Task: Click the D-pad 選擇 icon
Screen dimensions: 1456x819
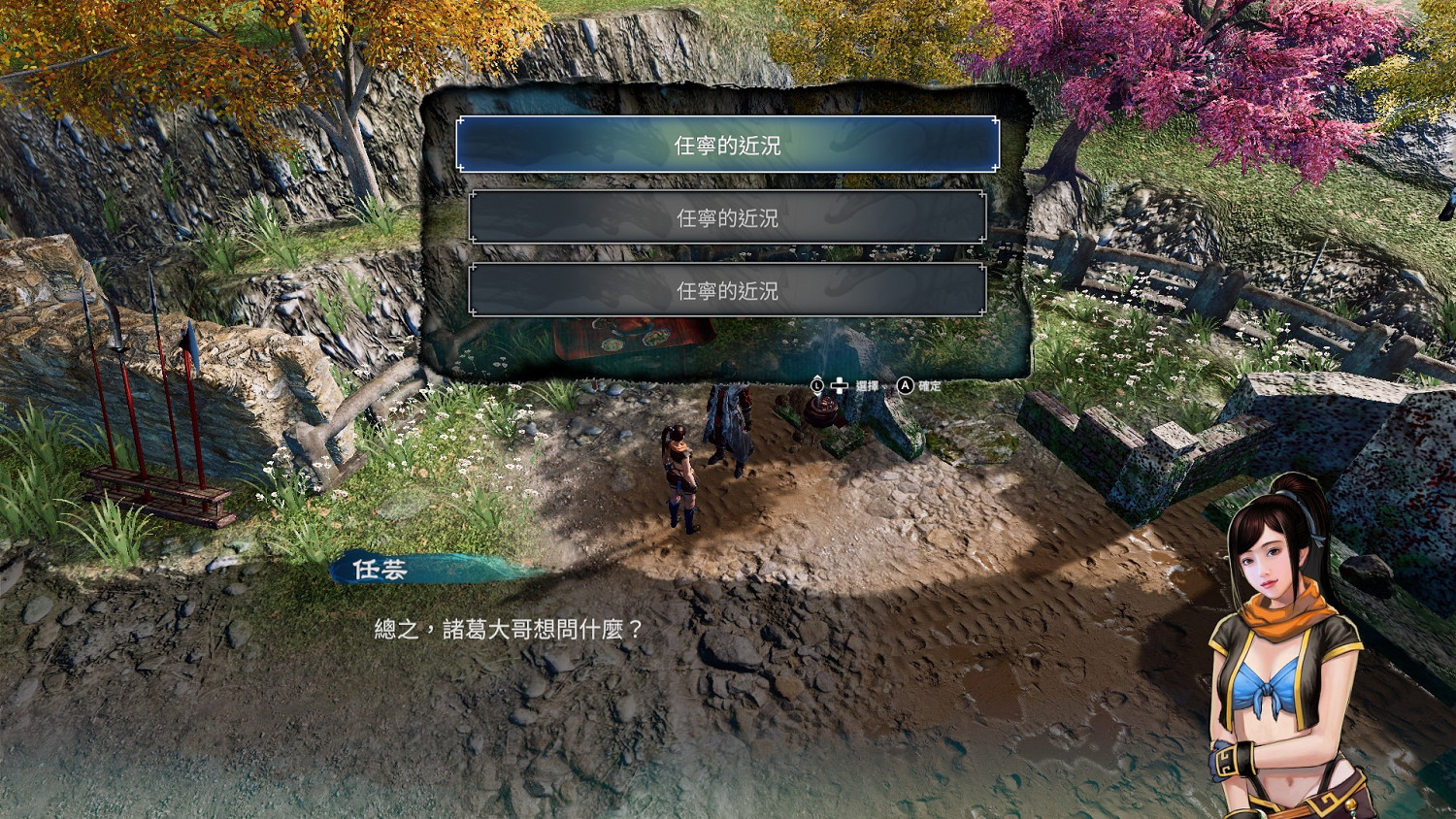Action: [840, 384]
